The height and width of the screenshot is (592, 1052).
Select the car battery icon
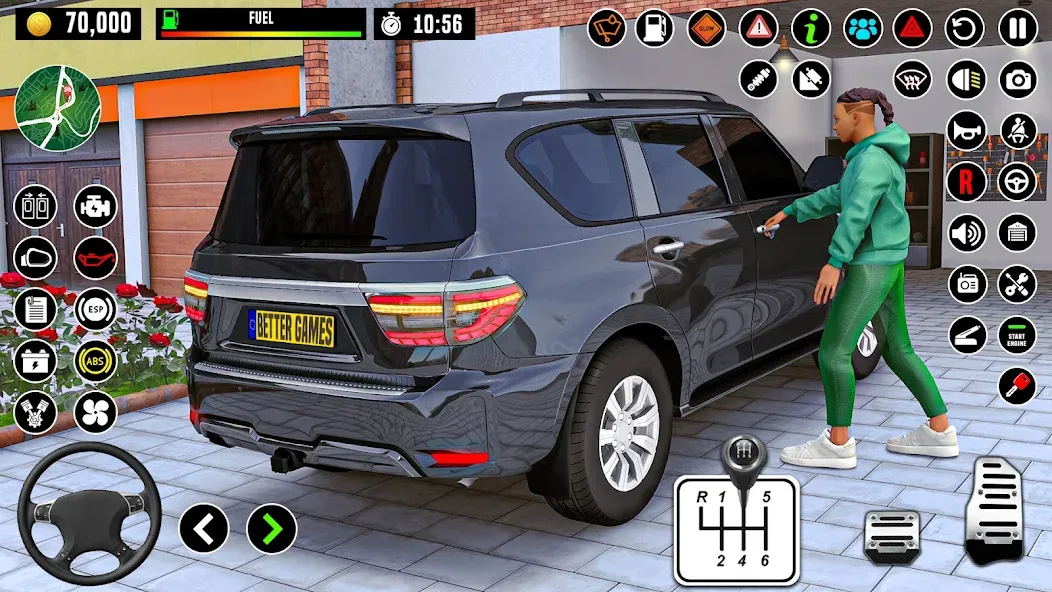[35, 361]
